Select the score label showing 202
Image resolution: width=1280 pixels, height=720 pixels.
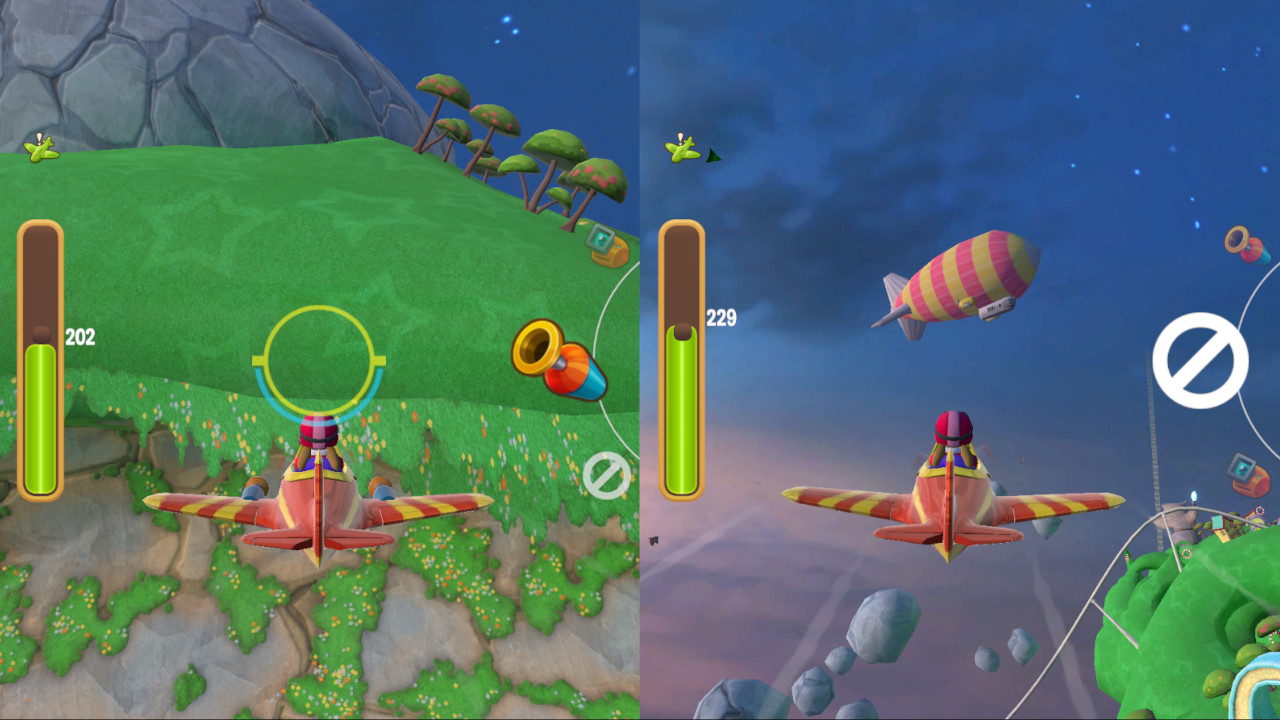[x=81, y=337]
